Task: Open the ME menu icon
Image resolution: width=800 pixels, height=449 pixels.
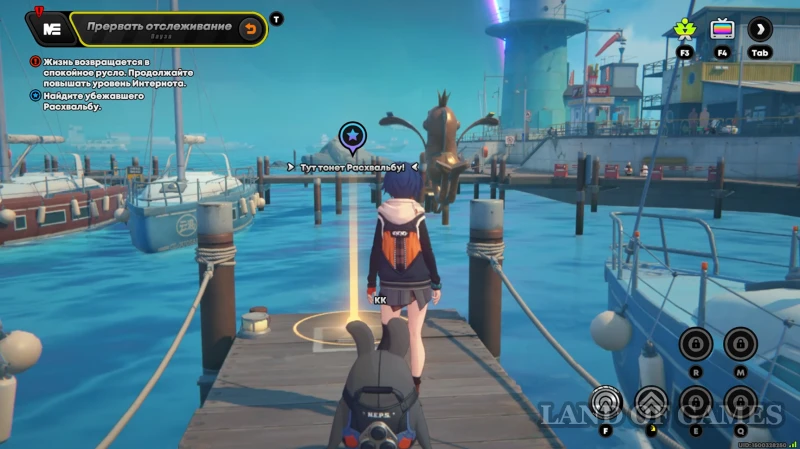Action: pos(51,29)
